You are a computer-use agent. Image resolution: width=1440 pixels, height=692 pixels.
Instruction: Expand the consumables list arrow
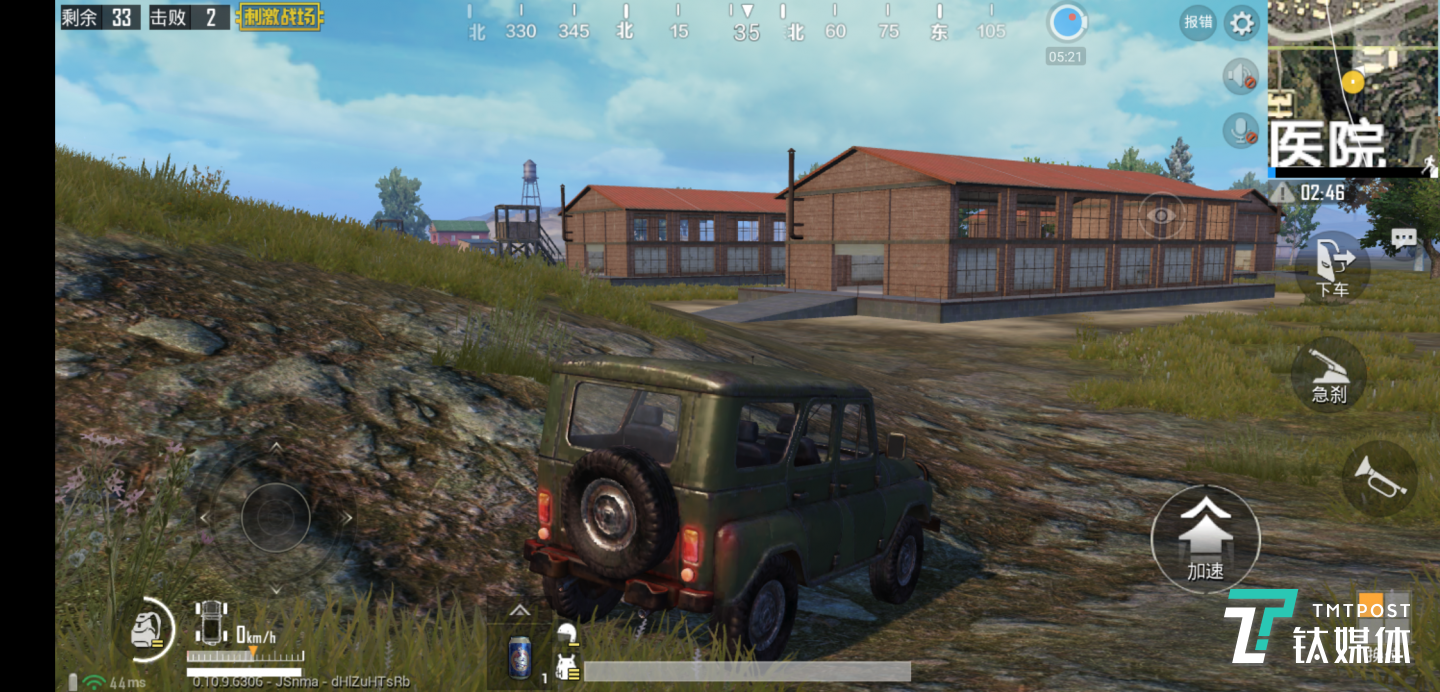click(519, 610)
